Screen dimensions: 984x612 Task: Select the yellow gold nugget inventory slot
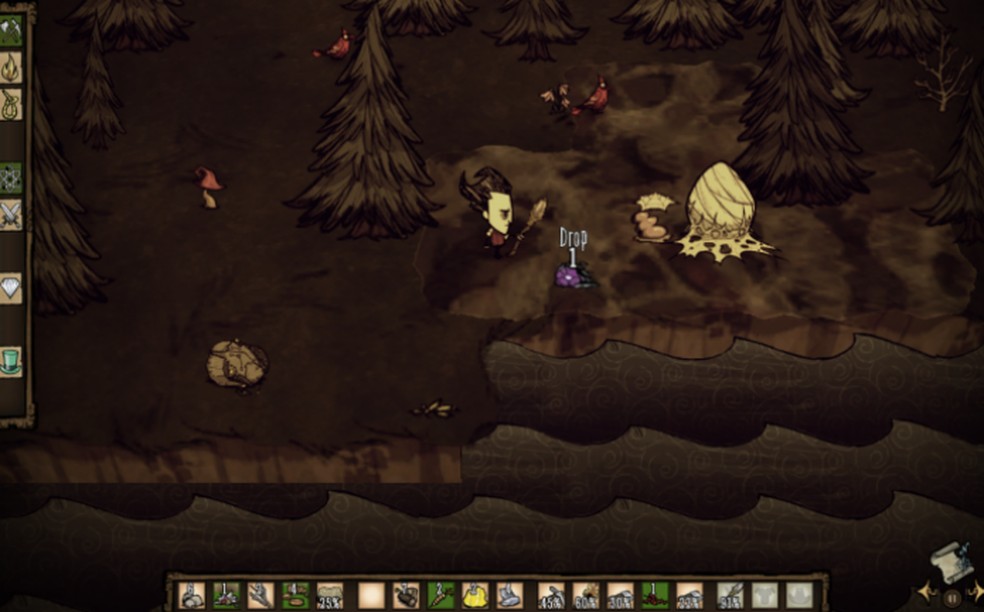click(475, 596)
